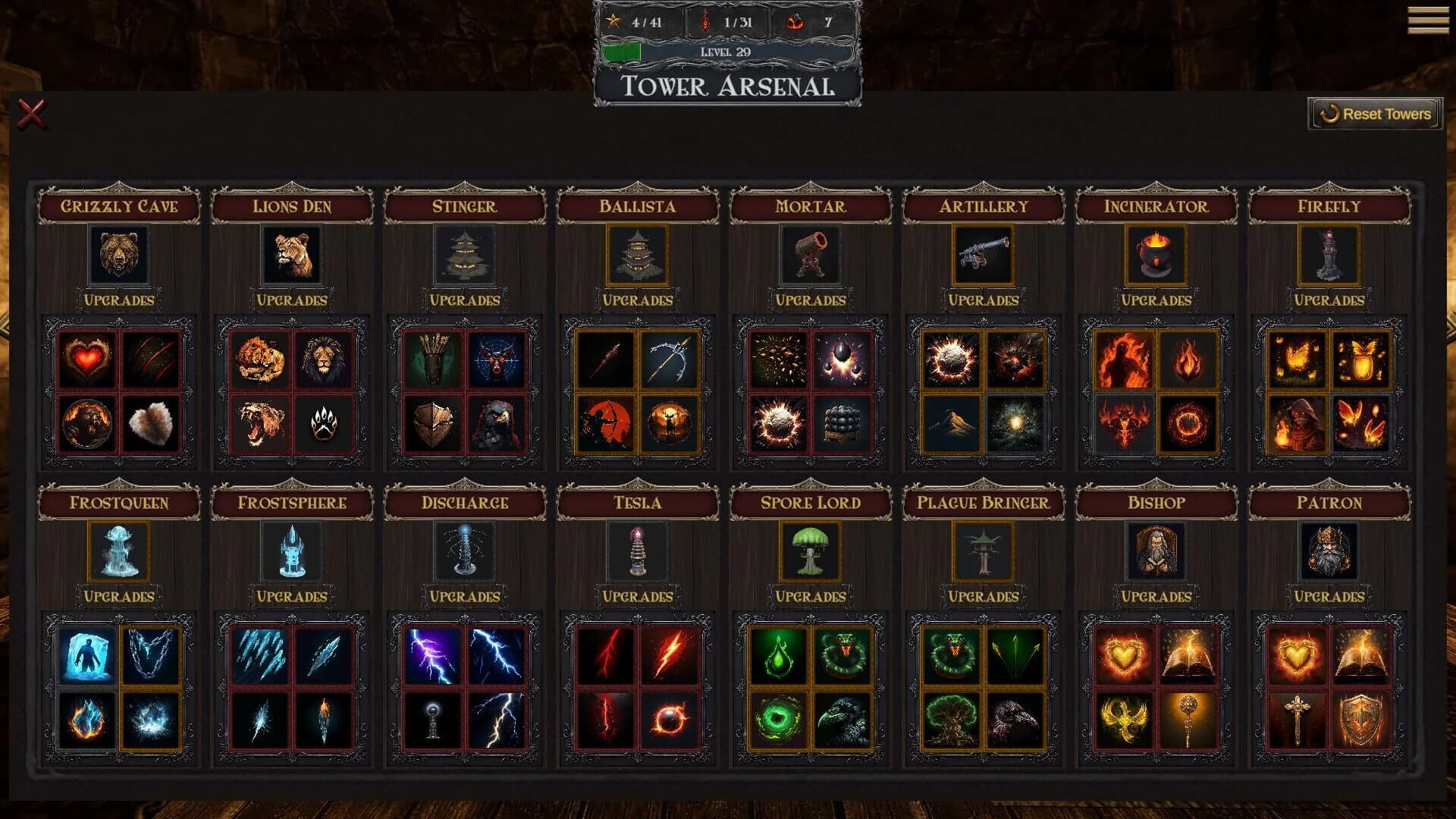
Task: Click the Bishop tower portrait icon
Action: pos(1156,551)
